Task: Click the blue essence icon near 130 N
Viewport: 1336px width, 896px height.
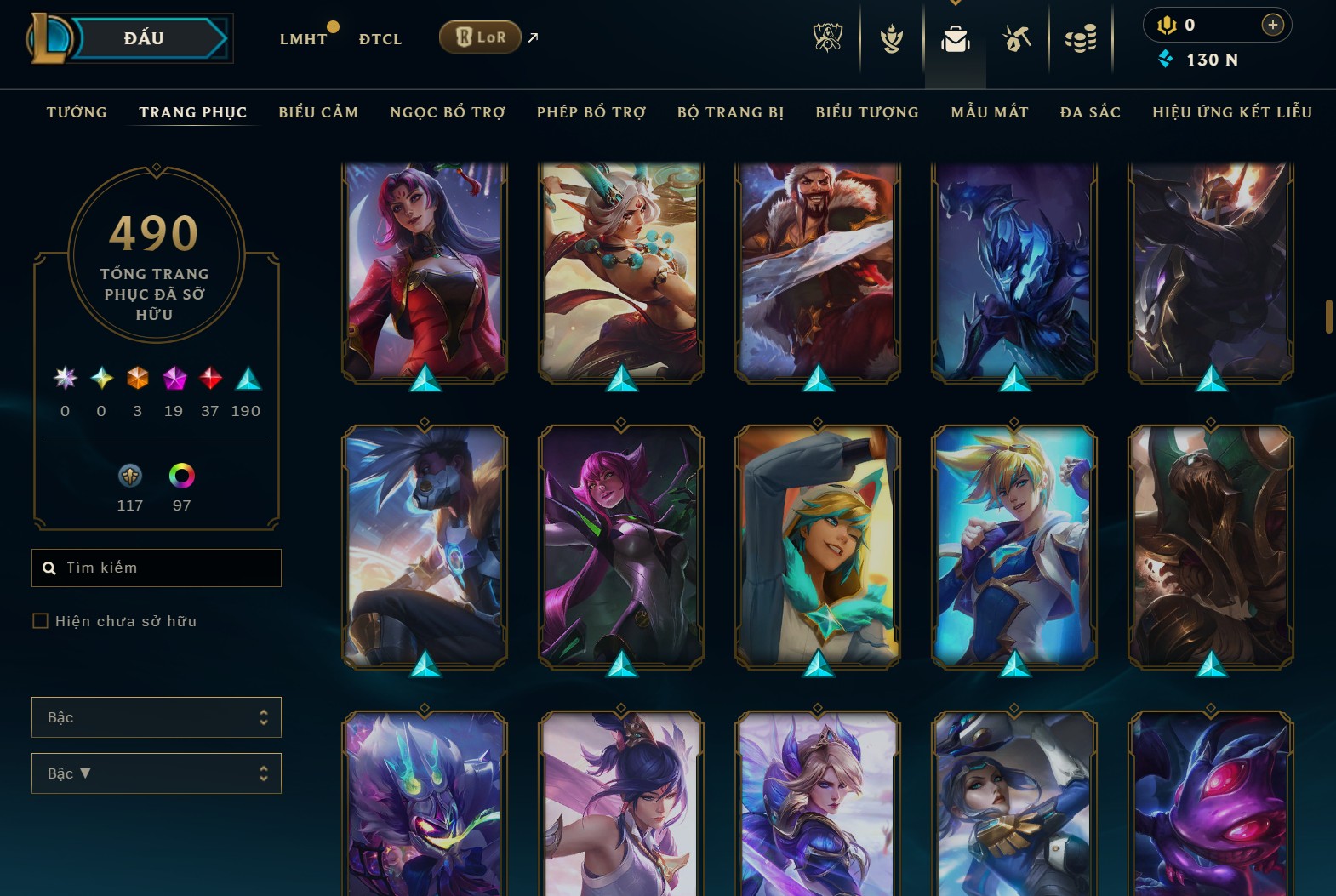Action: [1166, 60]
